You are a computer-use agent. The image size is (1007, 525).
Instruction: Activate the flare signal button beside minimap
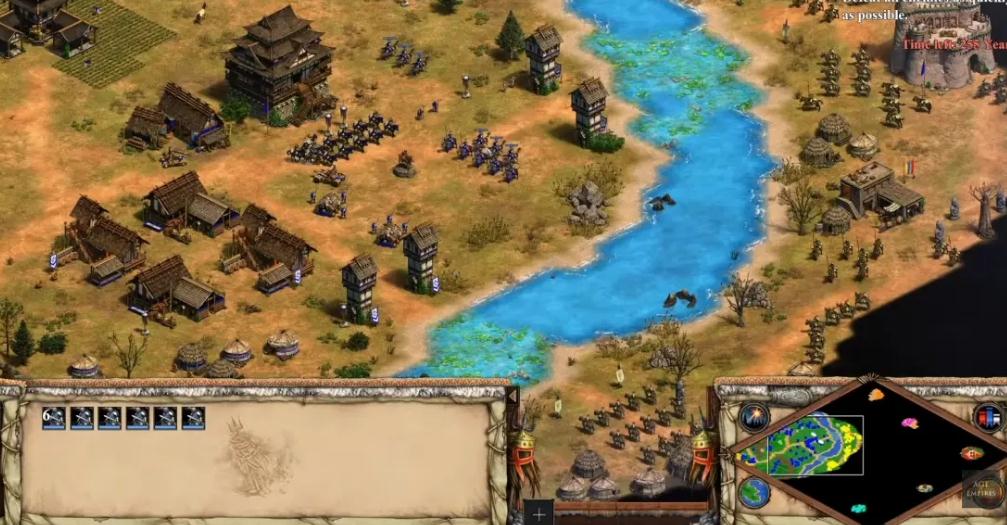(755, 416)
